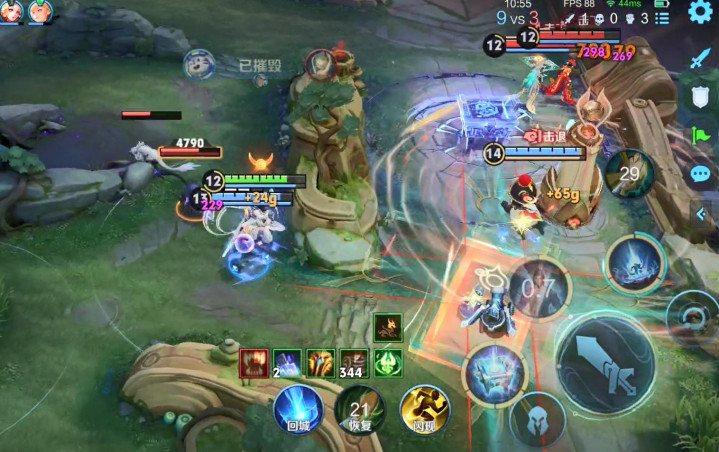The image size is (719, 452).
Task: Activate the Recall (回城) spell
Action: point(298,411)
